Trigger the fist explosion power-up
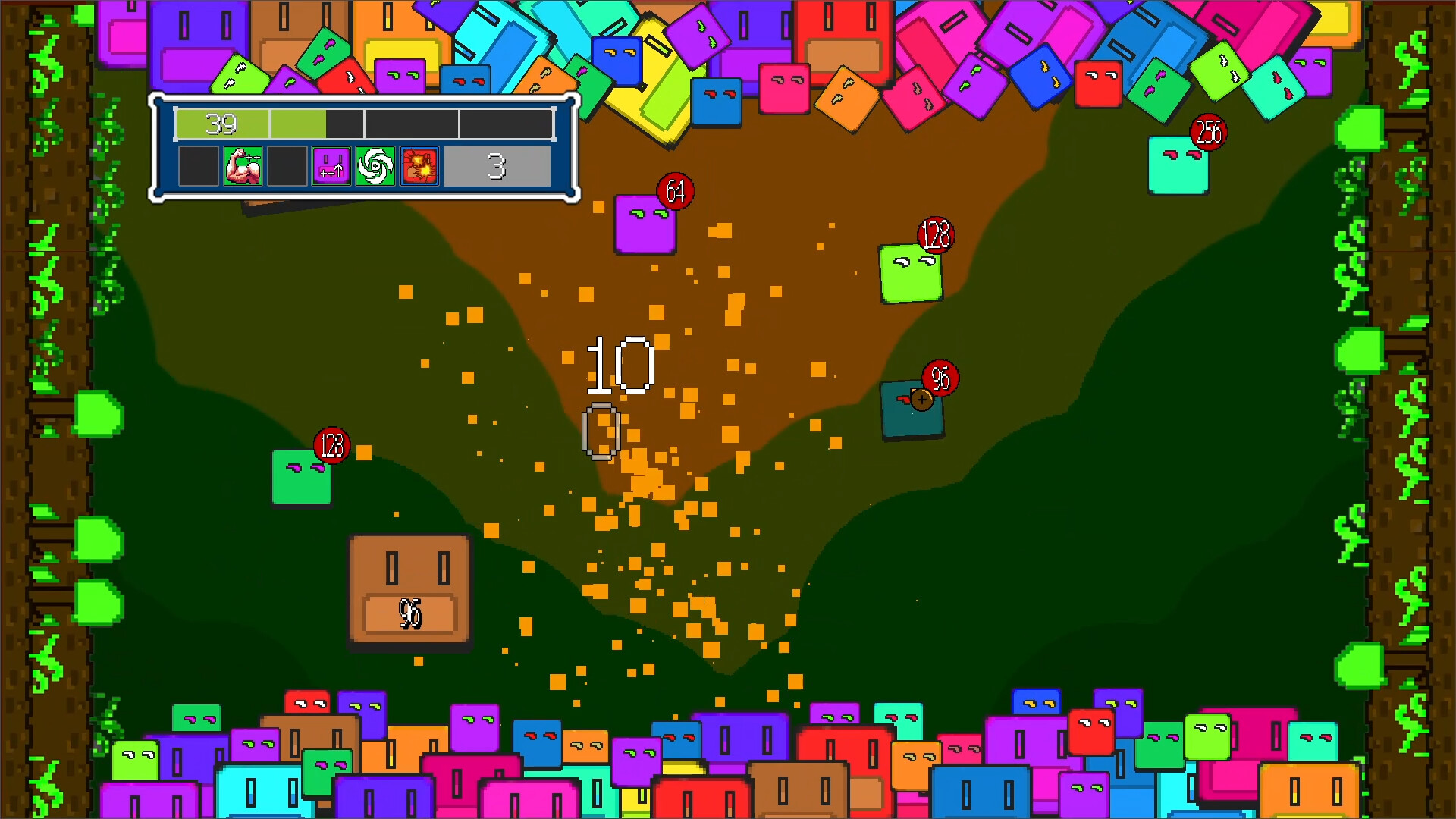Image resolution: width=1456 pixels, height=819 pixels. click(x=419, y=166)
